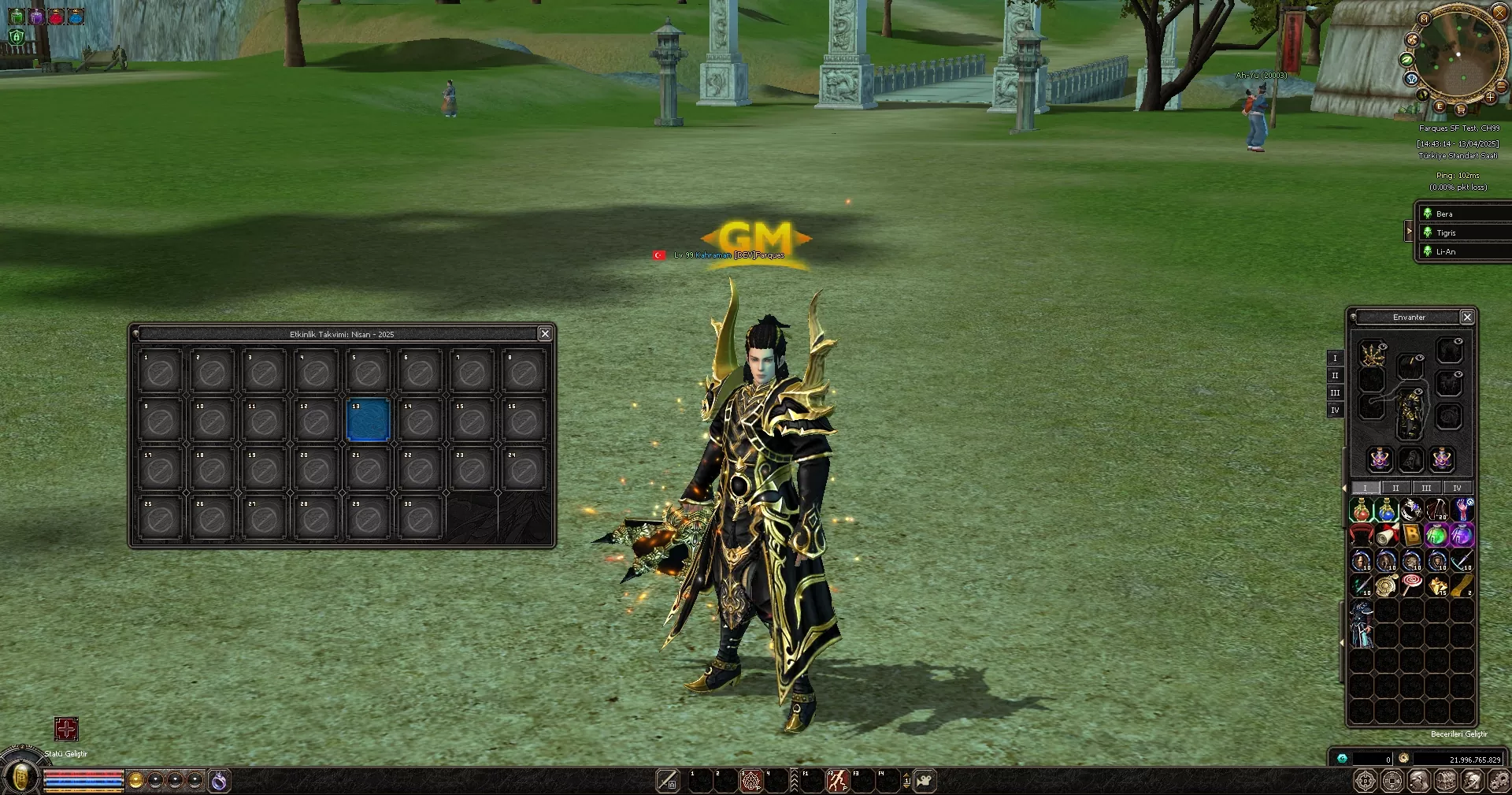Select the red HP potion in inventory
The width and height of the screenshot is (1512, 795).
tap(1361, 511)
